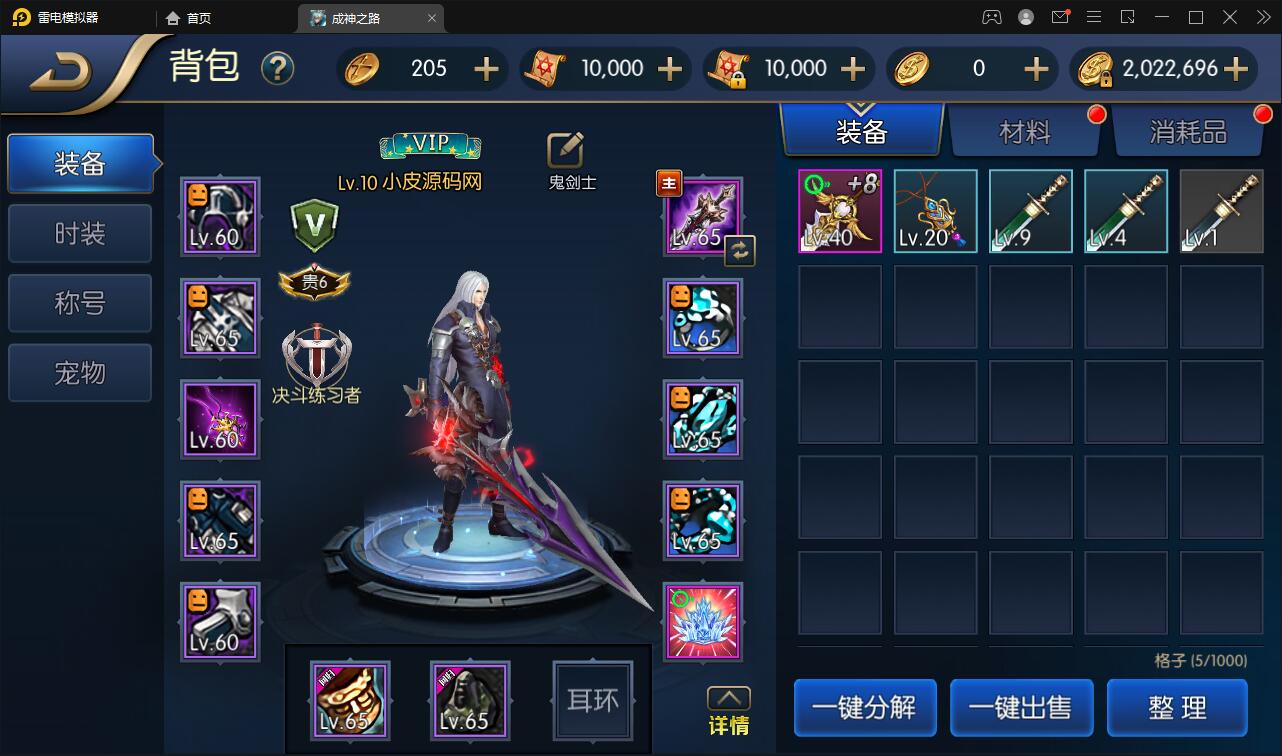
Task: Open the 称号 tab
Action: [x=80, y=303]
